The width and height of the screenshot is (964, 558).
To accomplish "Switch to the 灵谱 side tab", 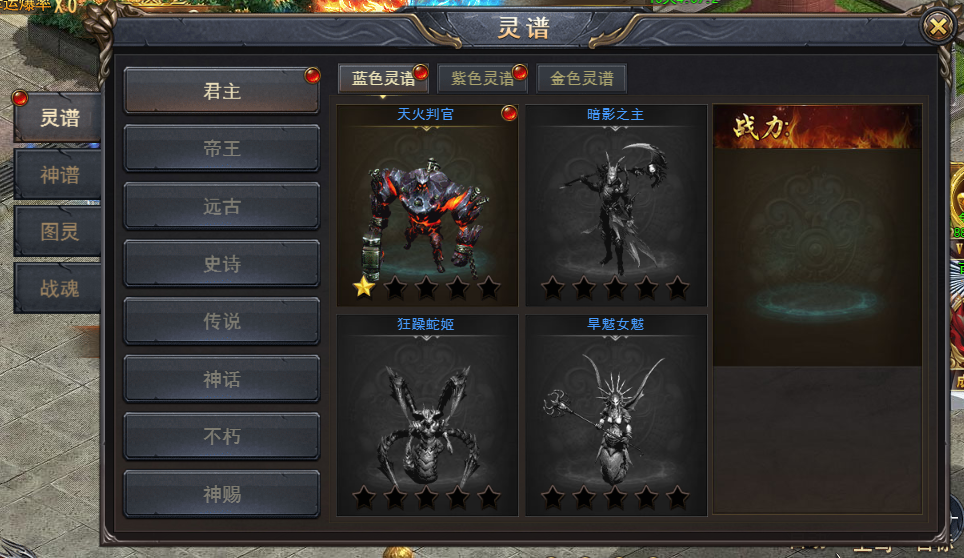I will click(x=59, y=118).
